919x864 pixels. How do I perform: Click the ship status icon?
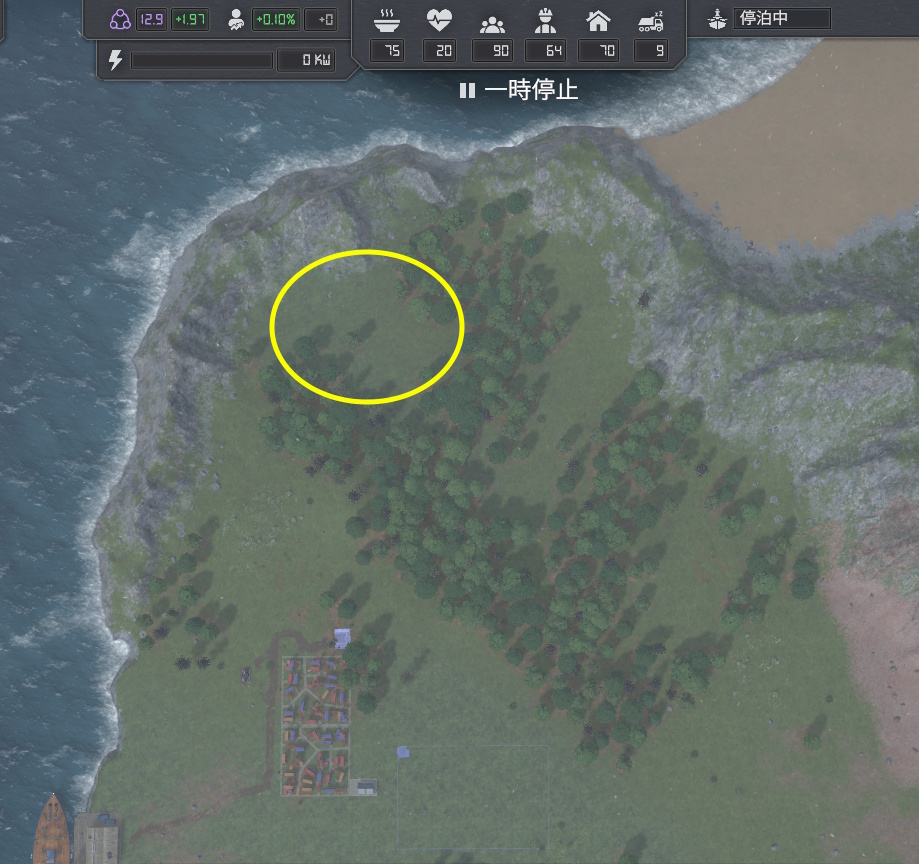click(x=718, y=18)
